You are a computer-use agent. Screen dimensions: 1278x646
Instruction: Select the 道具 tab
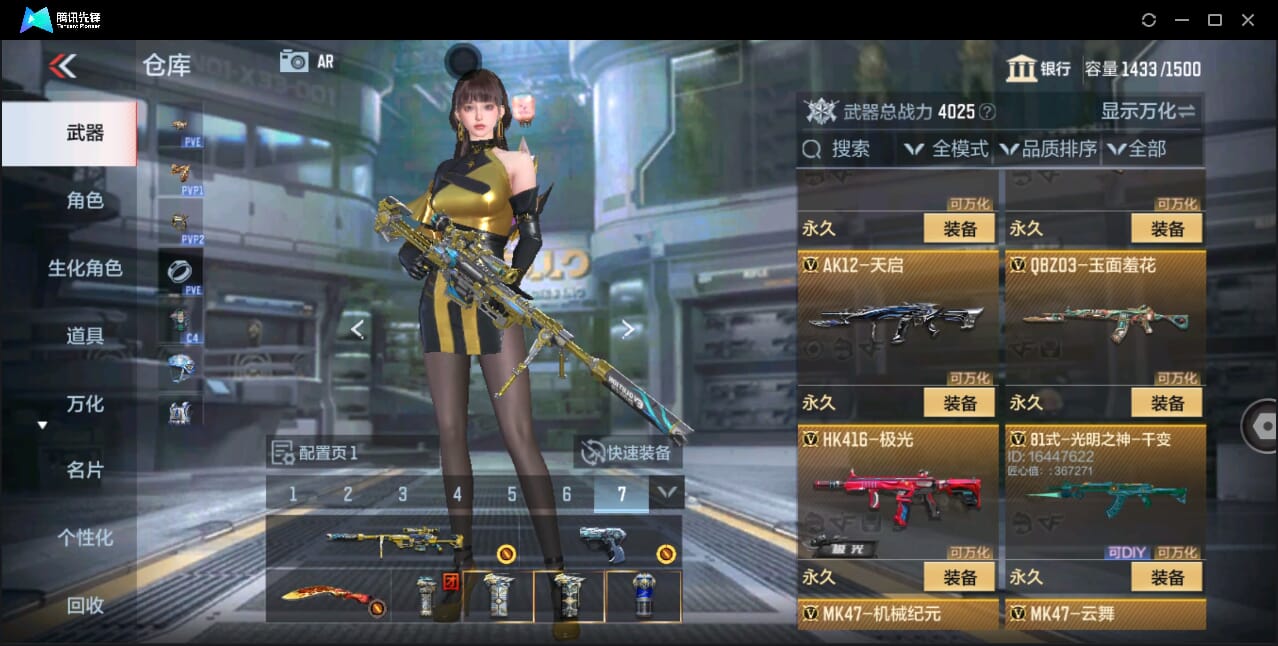click(85, 336)
